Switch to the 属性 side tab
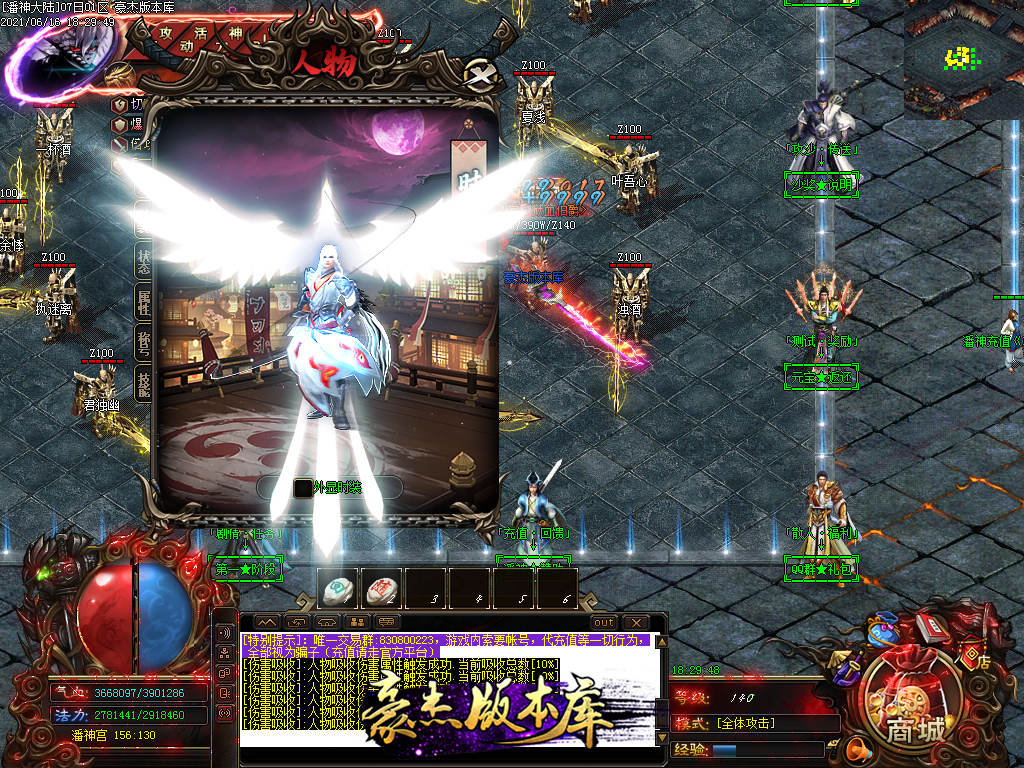 pos(144,300)
